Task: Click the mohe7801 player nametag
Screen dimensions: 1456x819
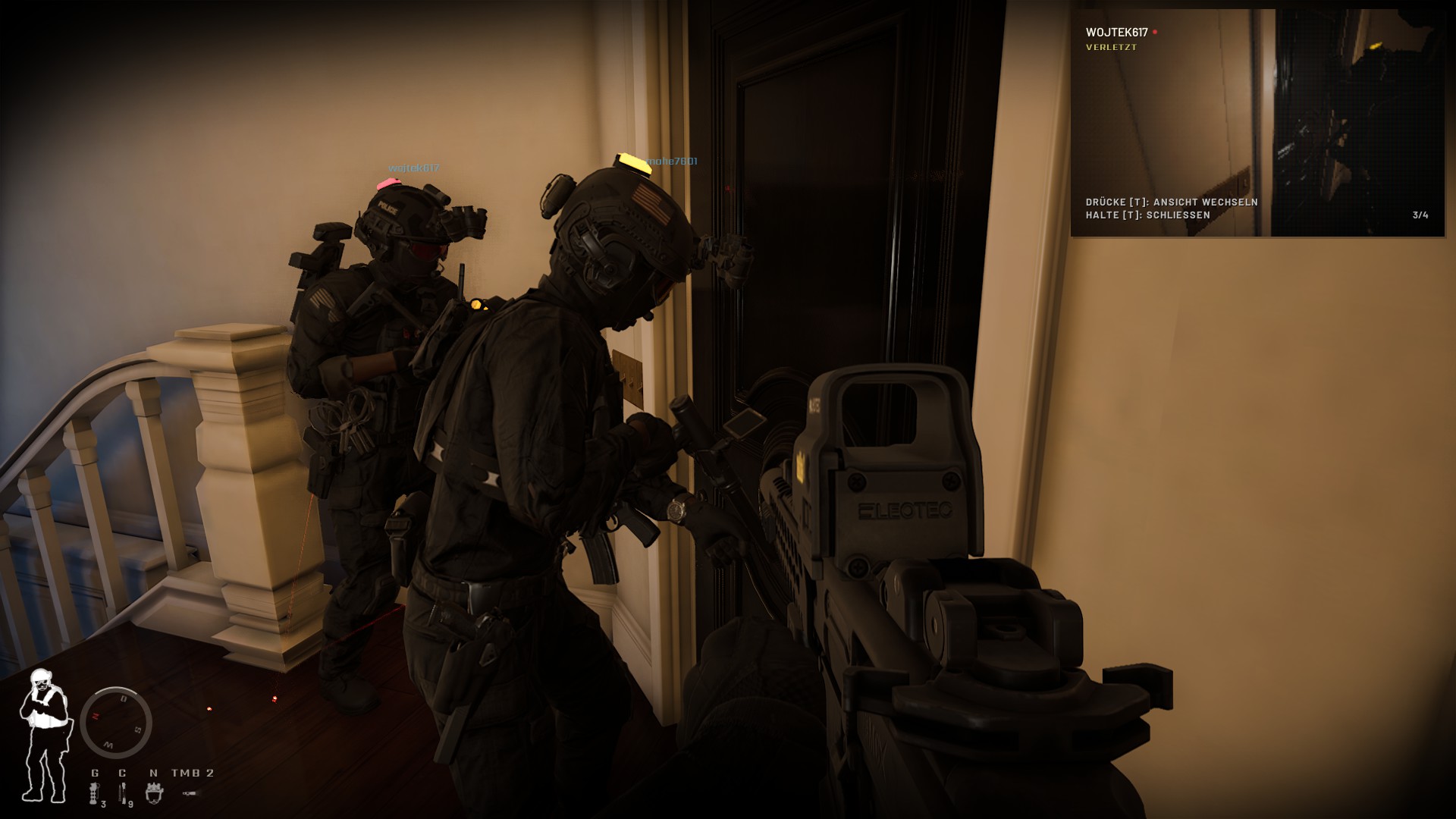Action: tap(672, 160)
